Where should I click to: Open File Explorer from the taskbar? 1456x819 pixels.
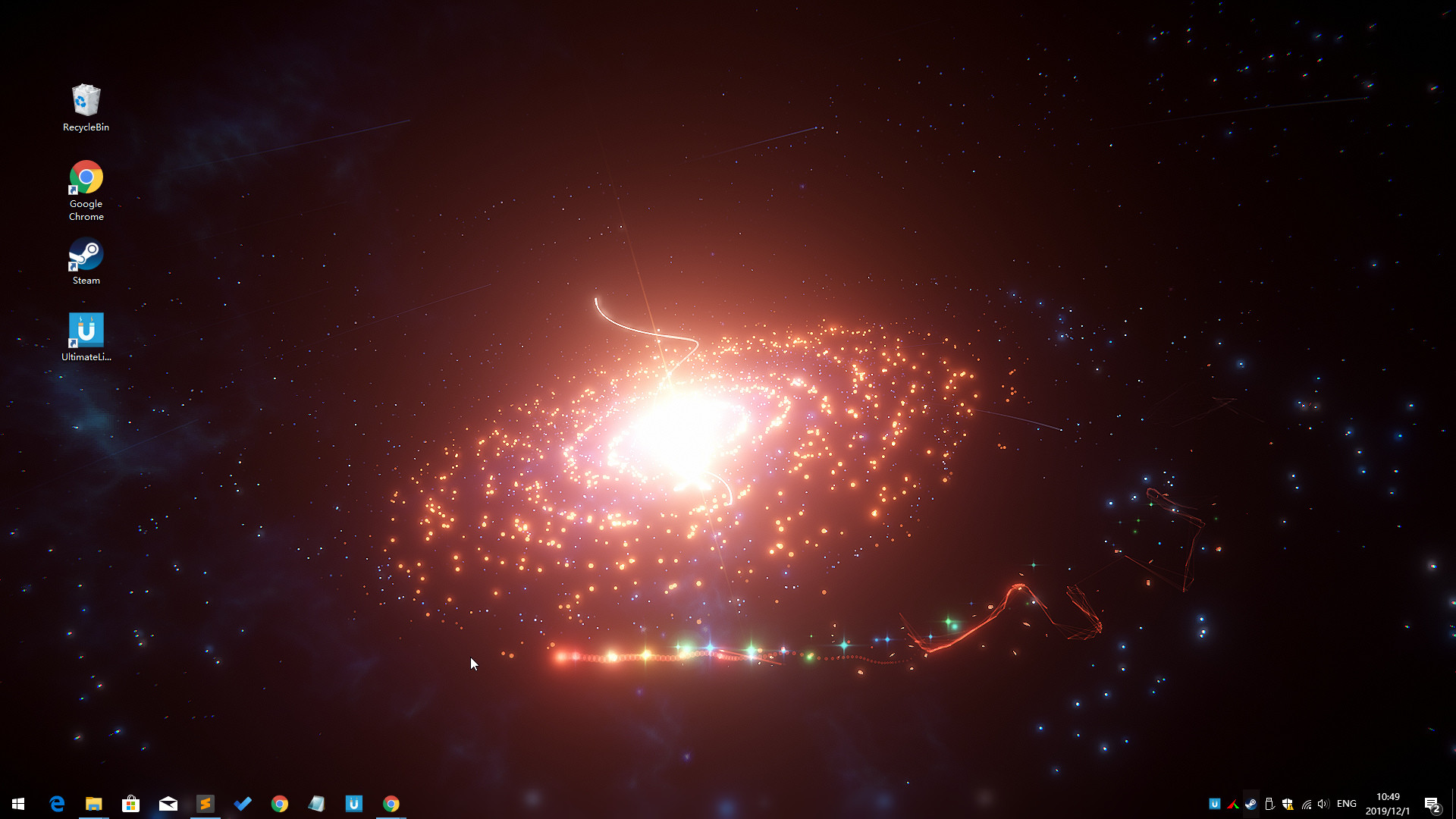(94, 803)
